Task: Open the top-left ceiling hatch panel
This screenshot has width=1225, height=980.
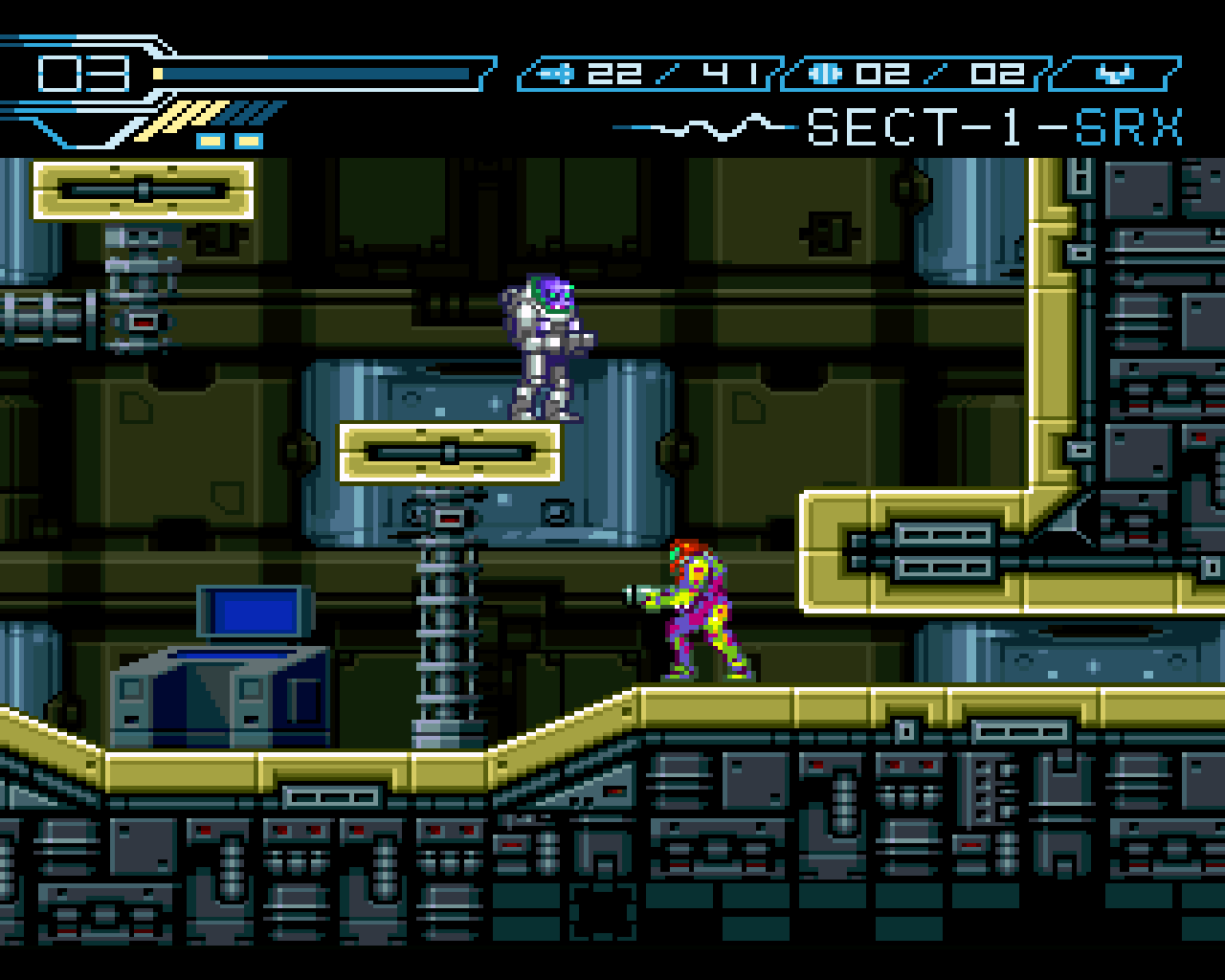Action: click(142, 189)
